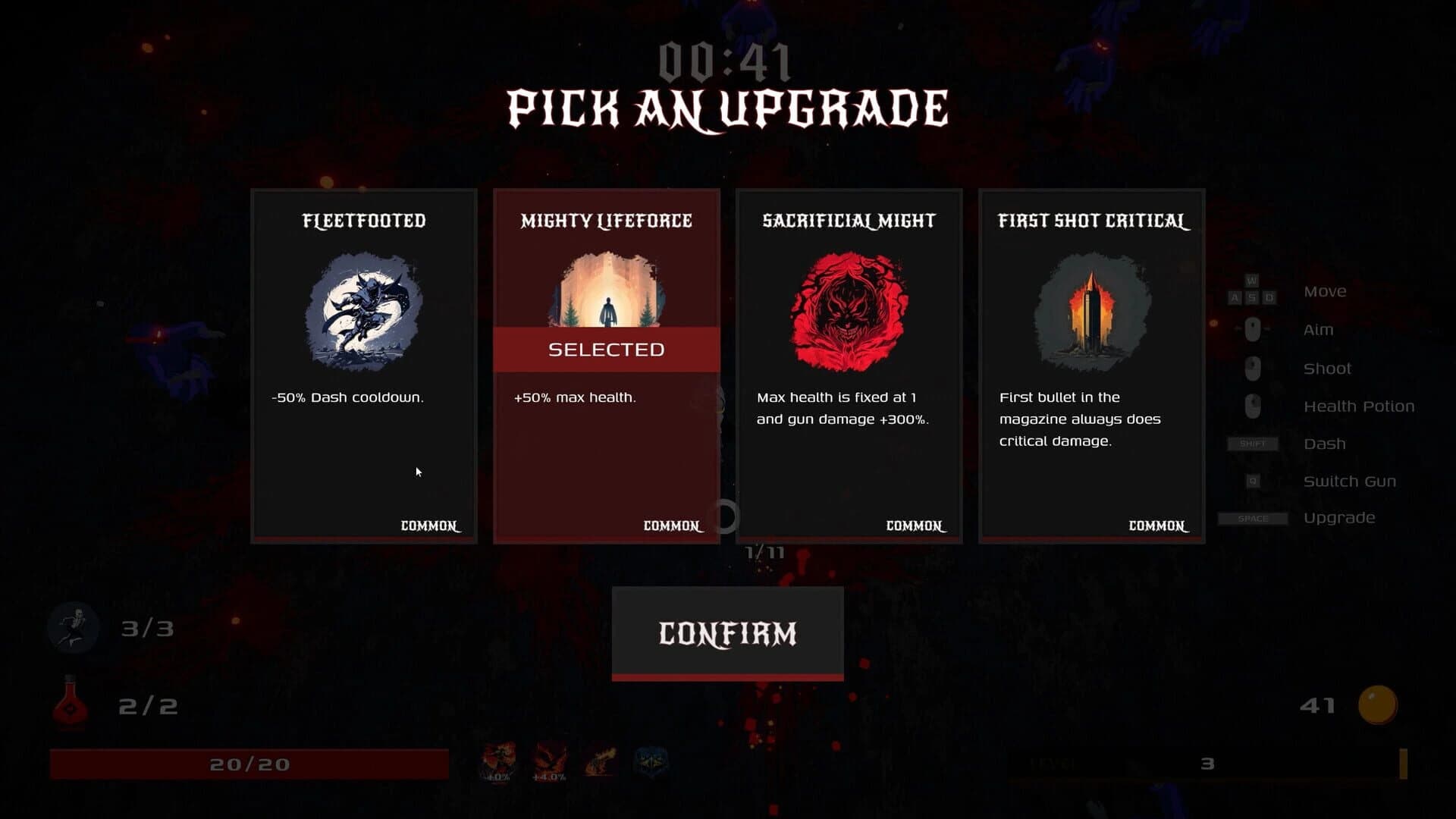Click the Mighty Lifeforce forest artwork
The image size is (1456, 819).
click(x=605, y=296)
